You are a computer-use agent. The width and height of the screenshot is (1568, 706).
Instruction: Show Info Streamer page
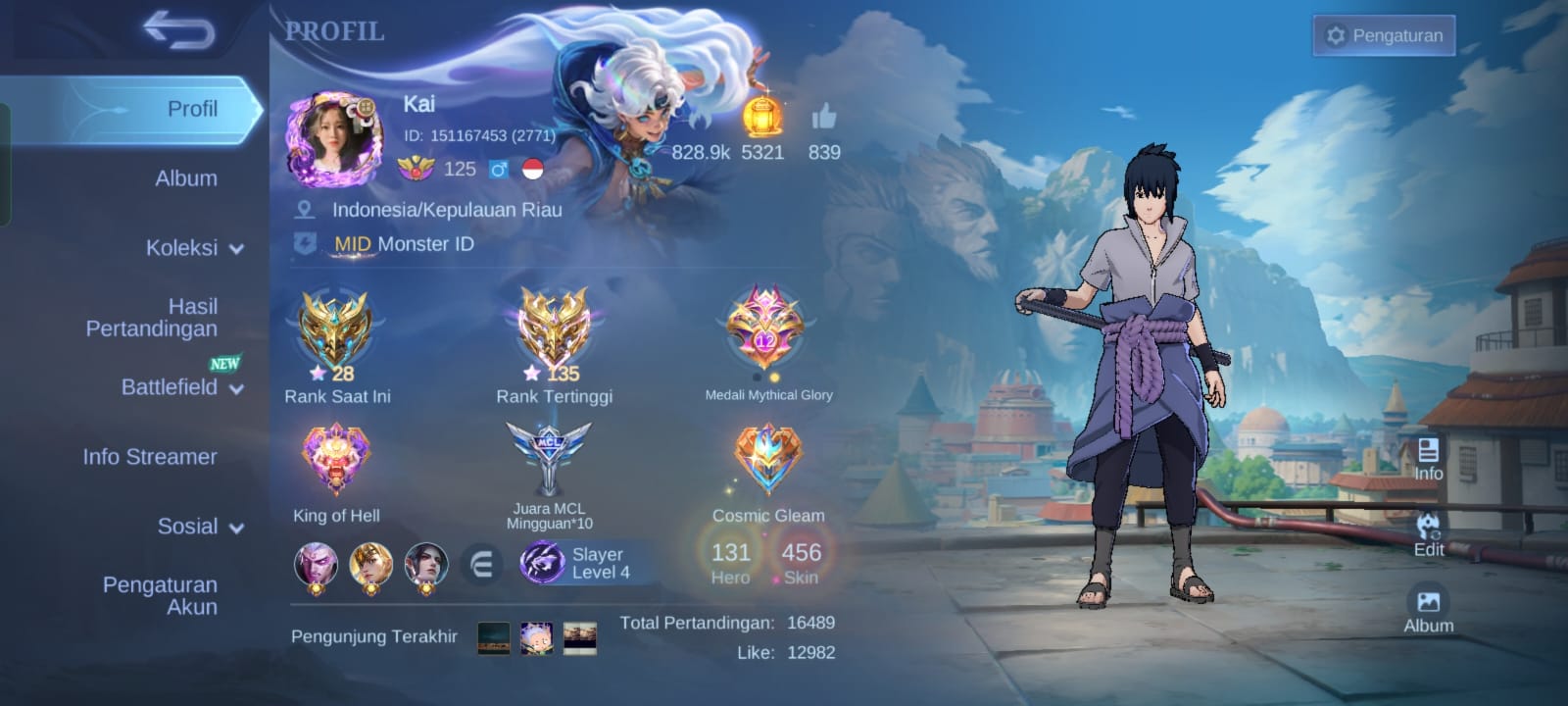(150, 457)
